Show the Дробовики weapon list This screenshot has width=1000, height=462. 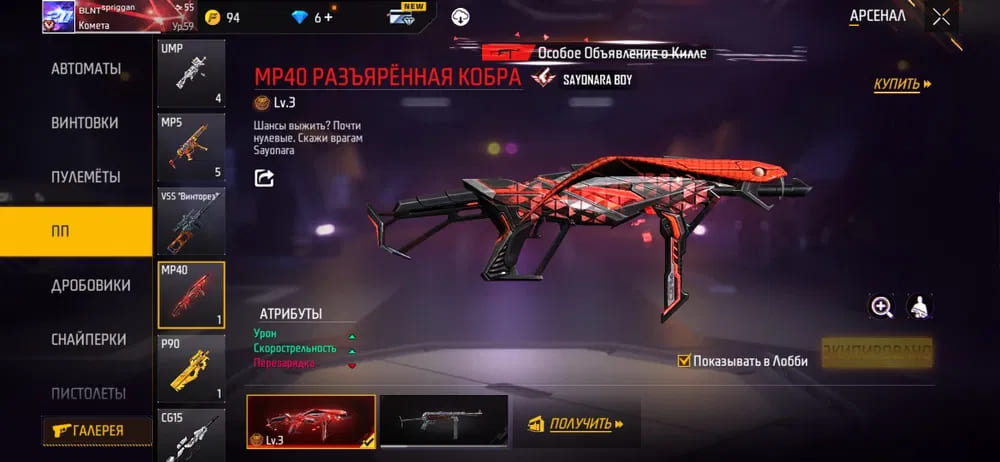pos(91,285)
